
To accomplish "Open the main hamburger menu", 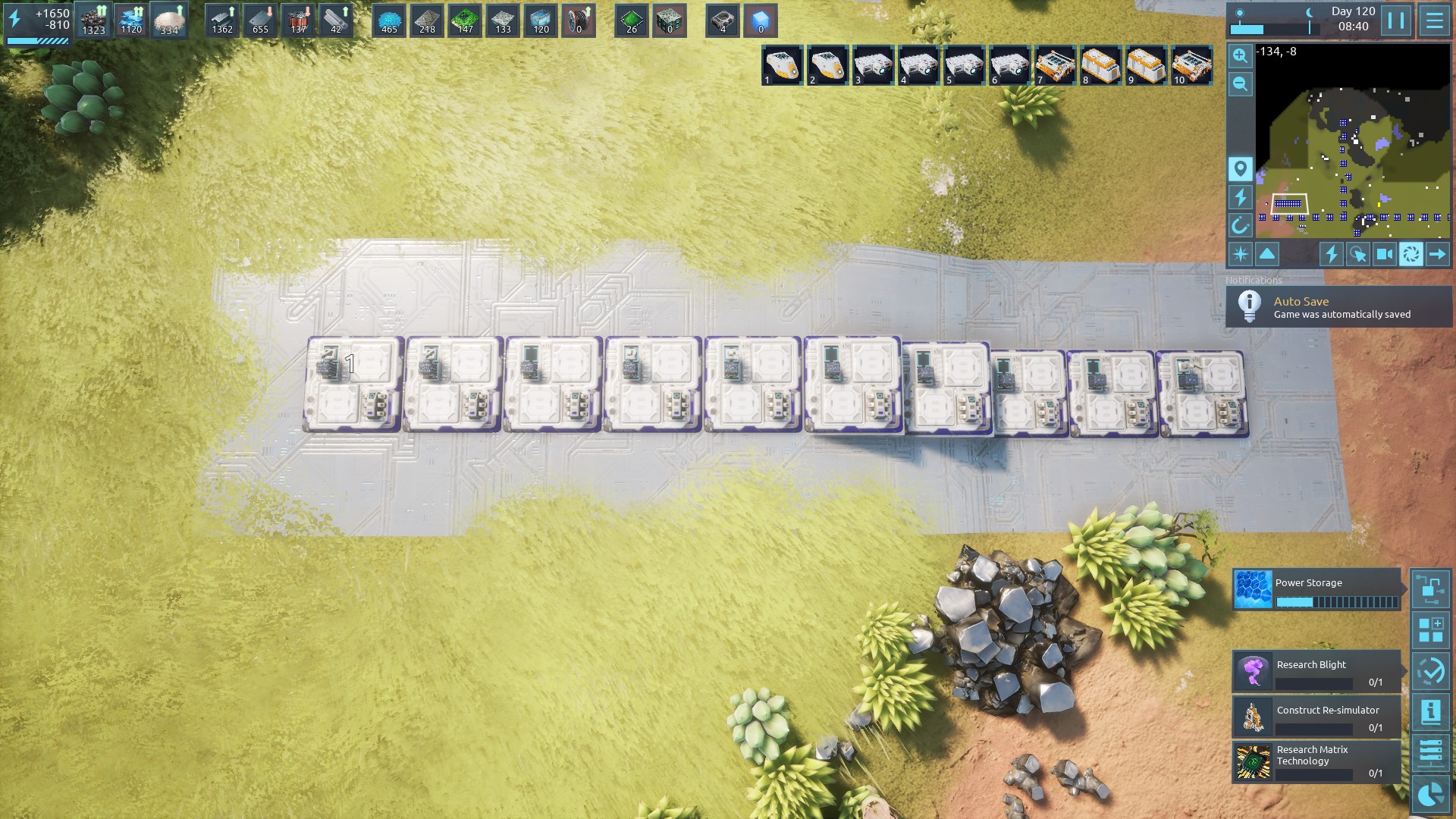I will (x=1434, y=20).
